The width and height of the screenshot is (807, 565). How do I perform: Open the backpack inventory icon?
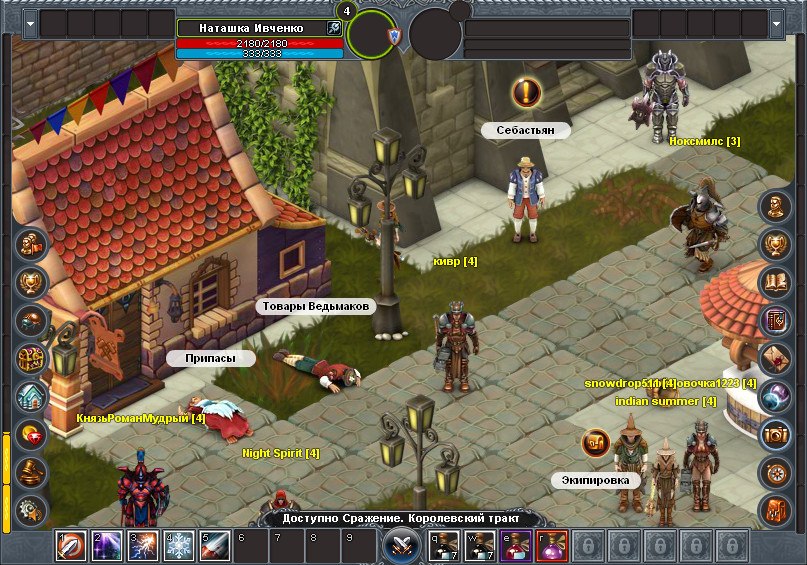(775, 510)
